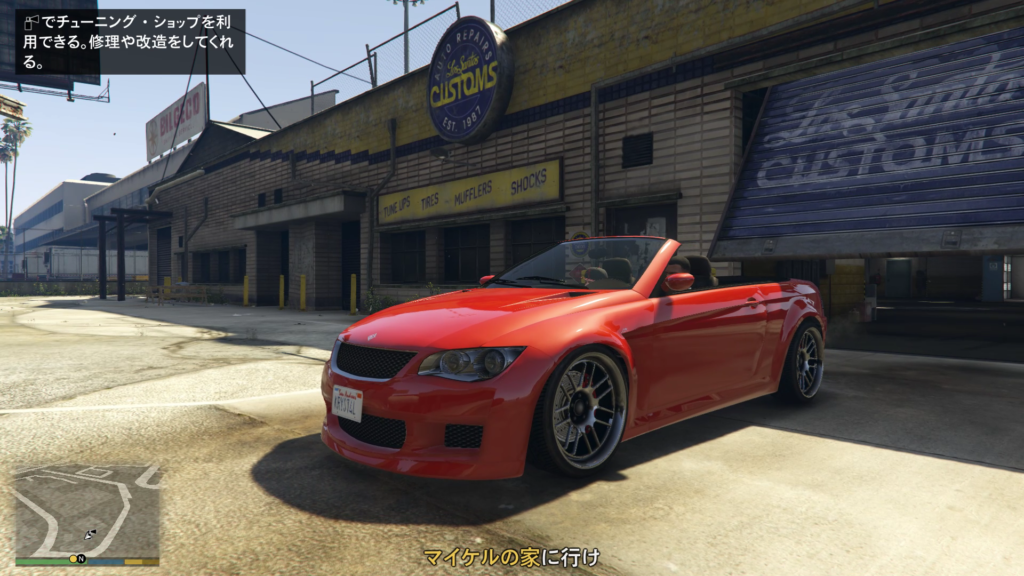Screen dimensions: 1024x576
Task: Click the yellow destination blip on minimap
Action: (71, 558)
